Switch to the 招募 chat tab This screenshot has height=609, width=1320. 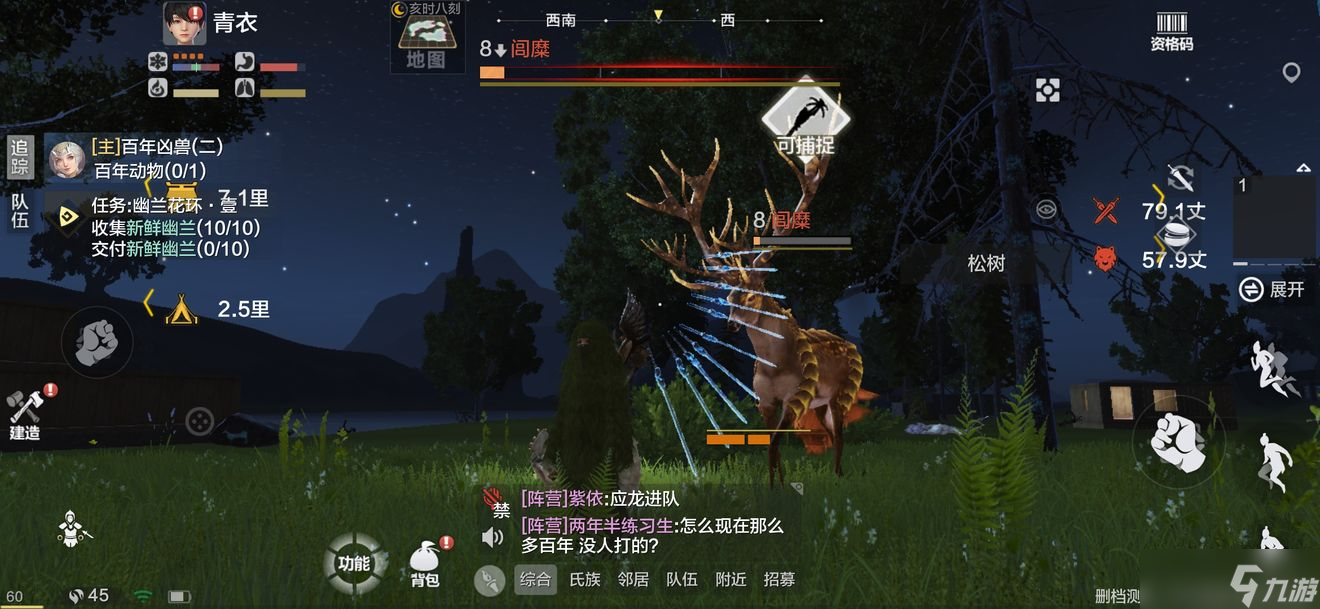tap(780, 579)
